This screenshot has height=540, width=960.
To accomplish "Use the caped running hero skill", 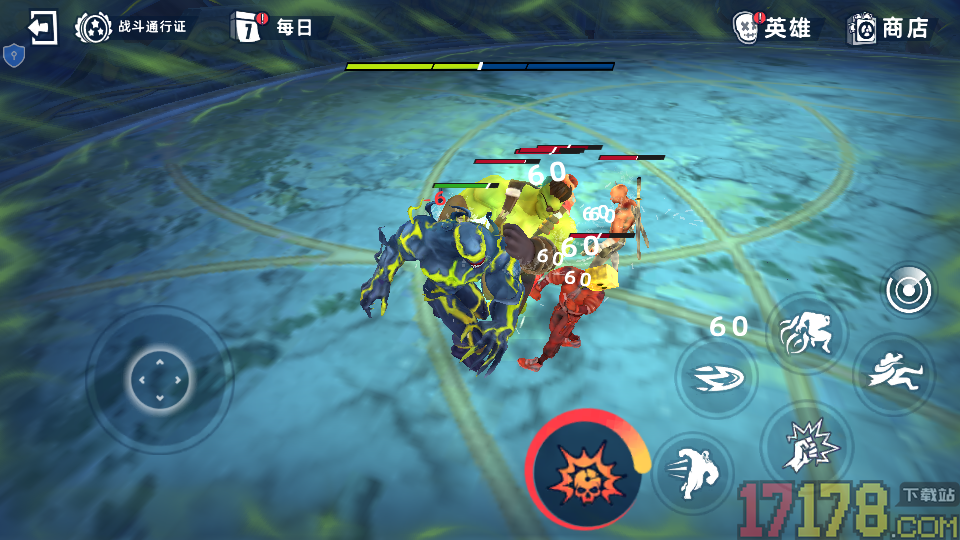I will coord(893,375).
